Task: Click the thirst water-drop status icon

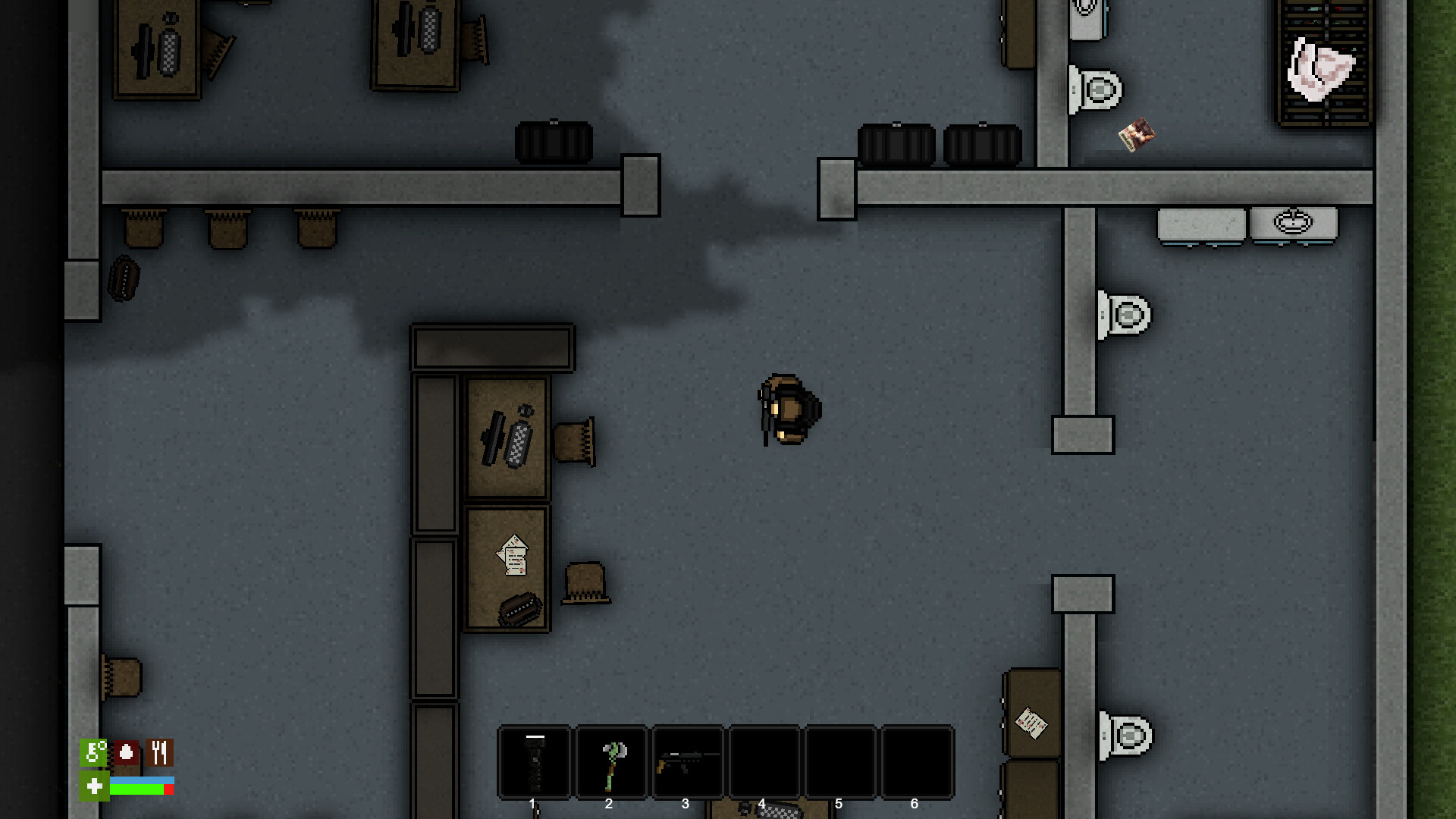Action: (126, 753)
